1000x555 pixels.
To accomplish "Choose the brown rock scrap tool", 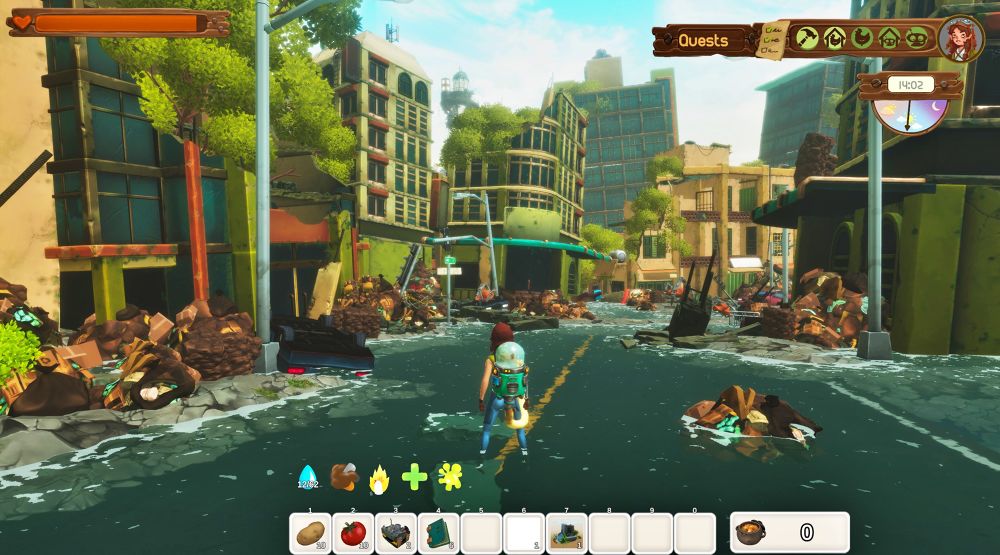I will coord(344,476).
